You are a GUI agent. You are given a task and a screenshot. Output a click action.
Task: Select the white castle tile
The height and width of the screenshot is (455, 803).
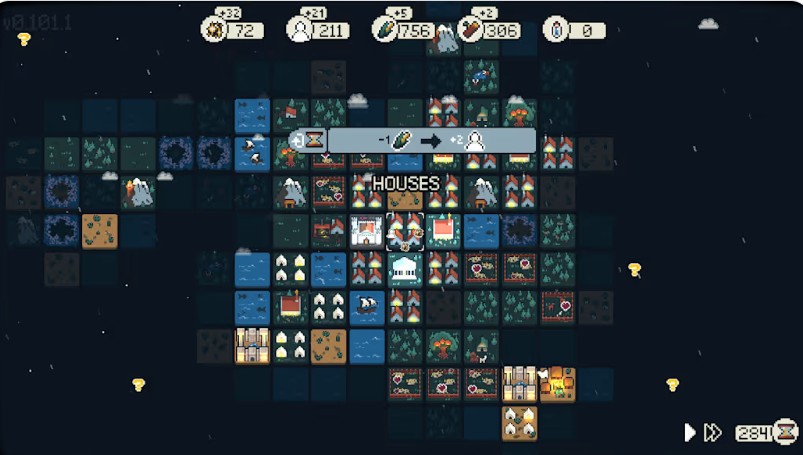tap(367, 231)
